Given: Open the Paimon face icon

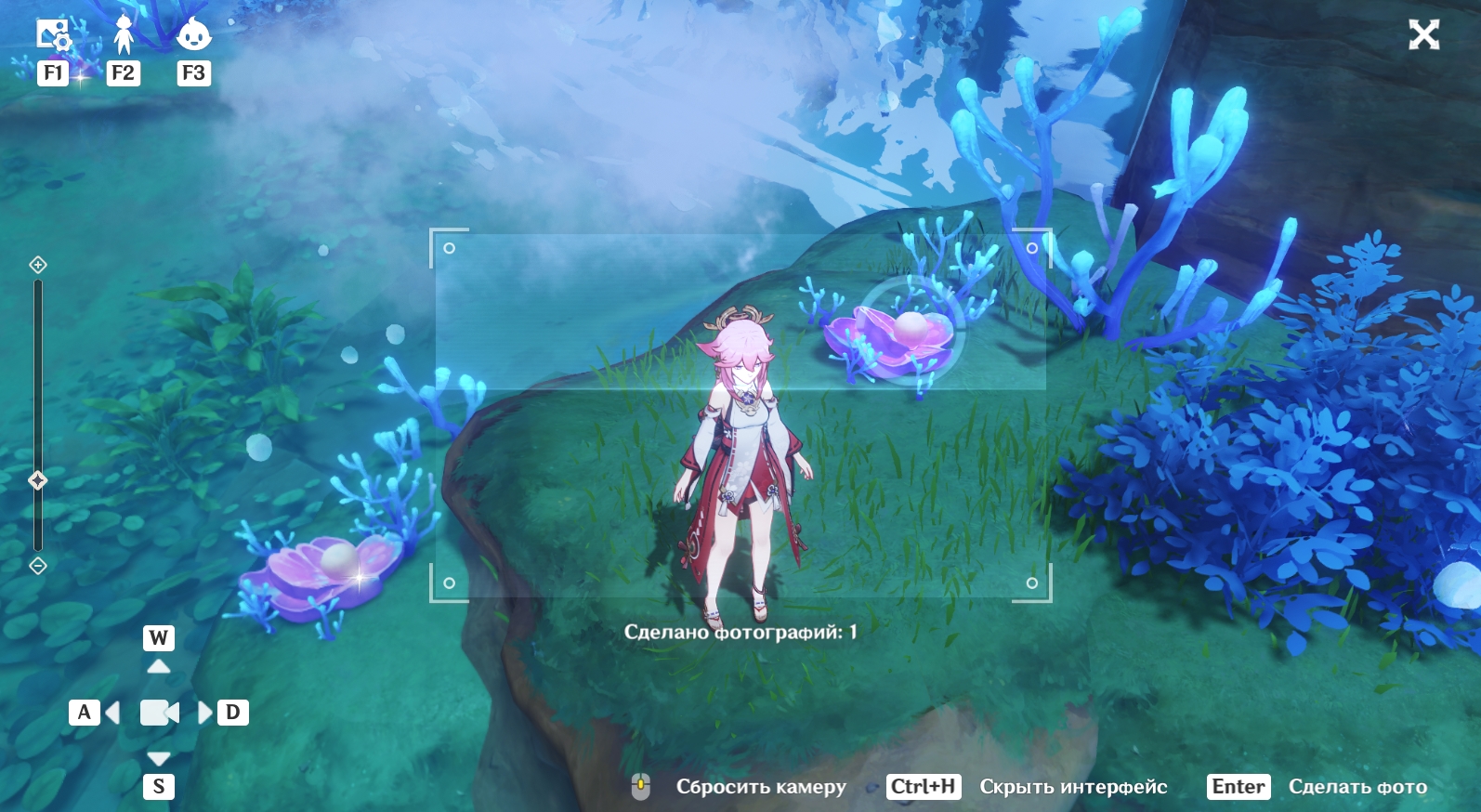Looking at the screenshot, I should (x=193, y=35).
